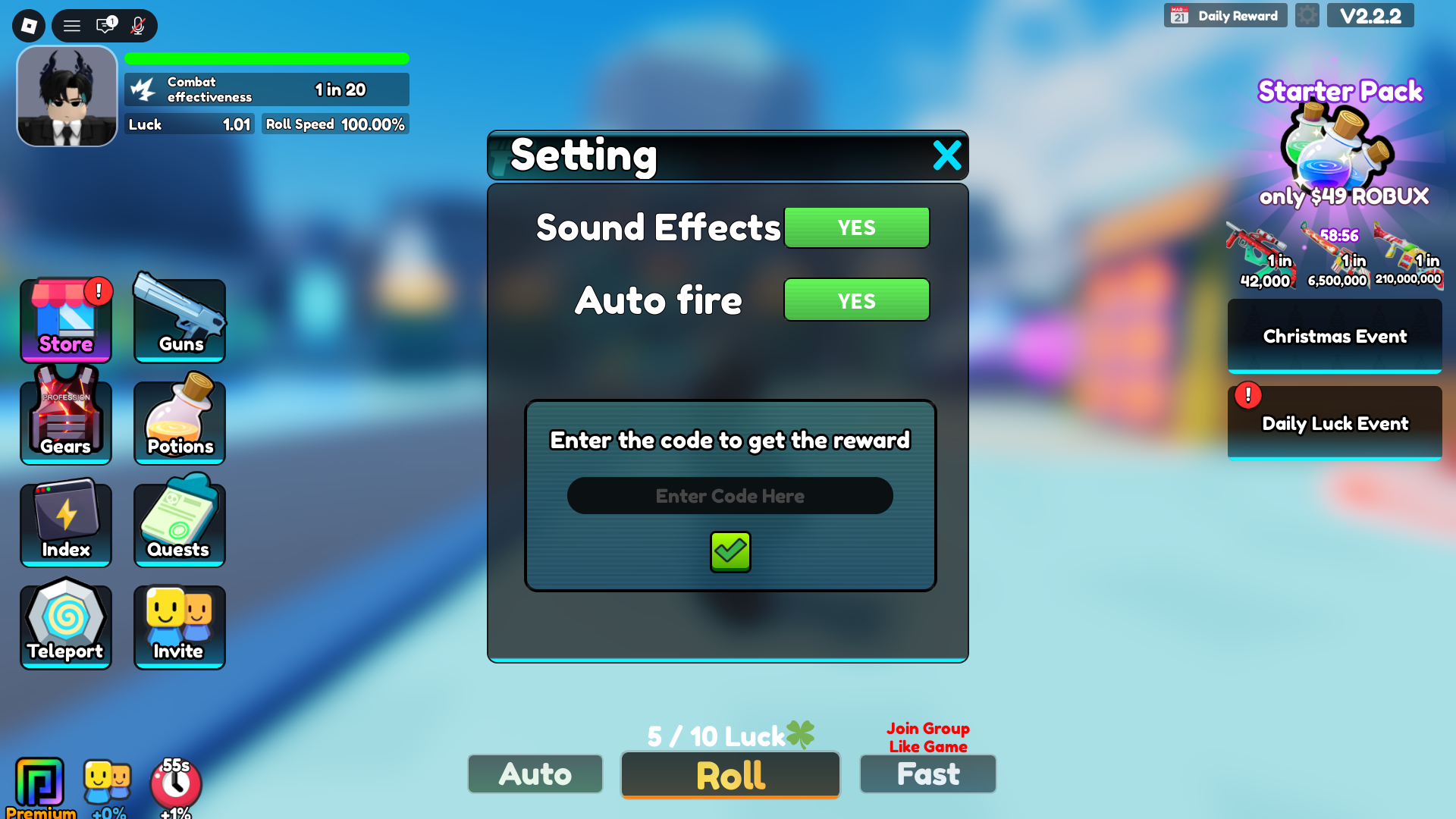
Task: Open the Daily Luck Event page
Action: click(x=1334, y=423)
